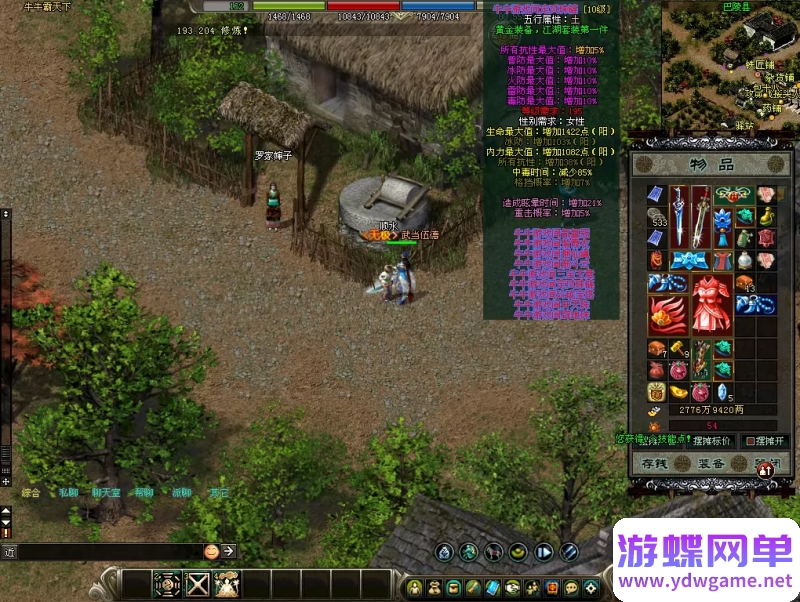Open the 装备 equipment panel button
800x602 pixels.
pyautogui.click(x=711, y=463)
